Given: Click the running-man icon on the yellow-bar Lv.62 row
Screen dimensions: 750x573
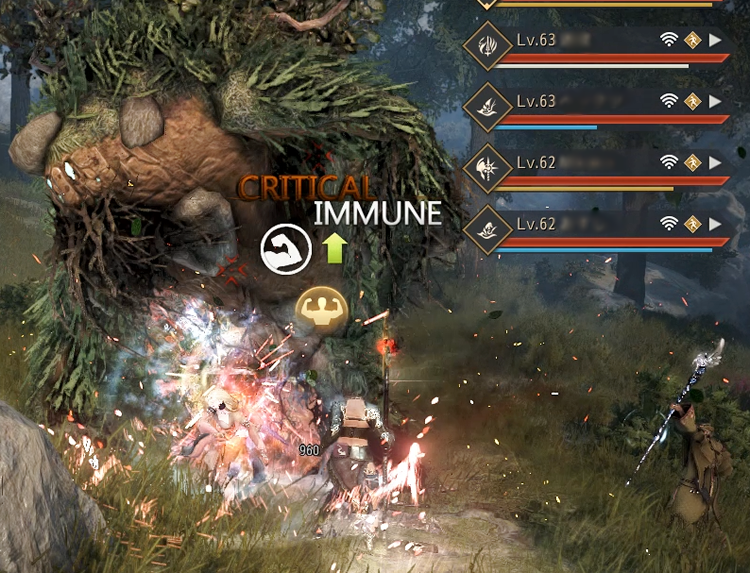Looking at the screenshot, I should (x=693, y=162).
